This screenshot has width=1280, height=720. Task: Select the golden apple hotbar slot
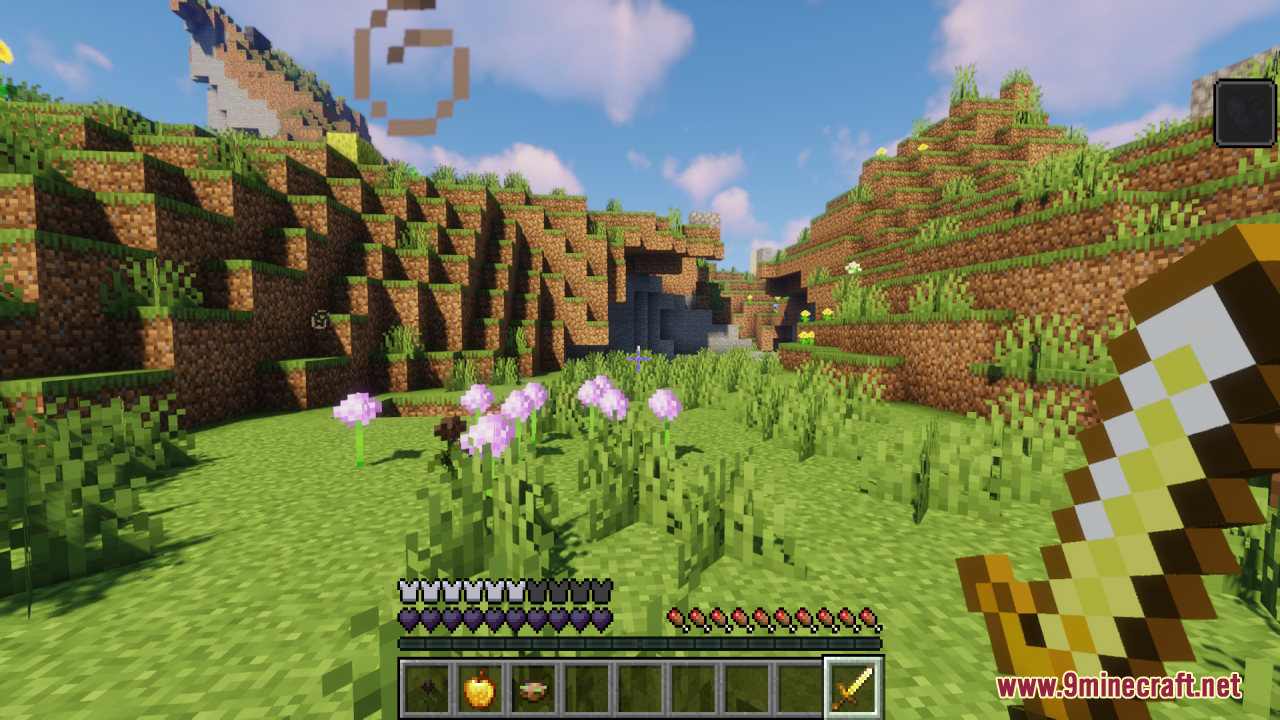(480, 688)
